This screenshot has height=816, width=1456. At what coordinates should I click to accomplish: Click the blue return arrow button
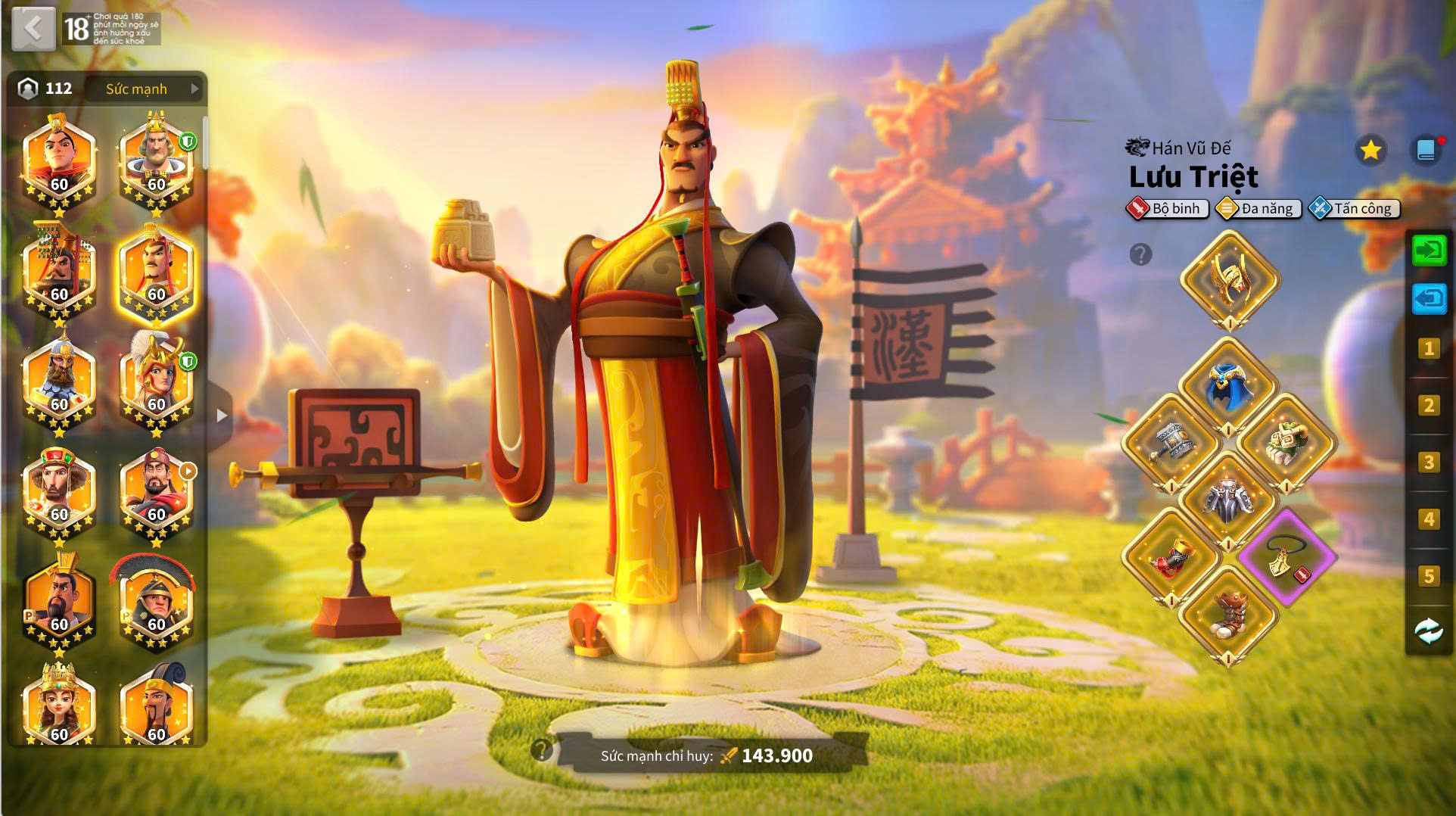click(x=1429, y=299)
